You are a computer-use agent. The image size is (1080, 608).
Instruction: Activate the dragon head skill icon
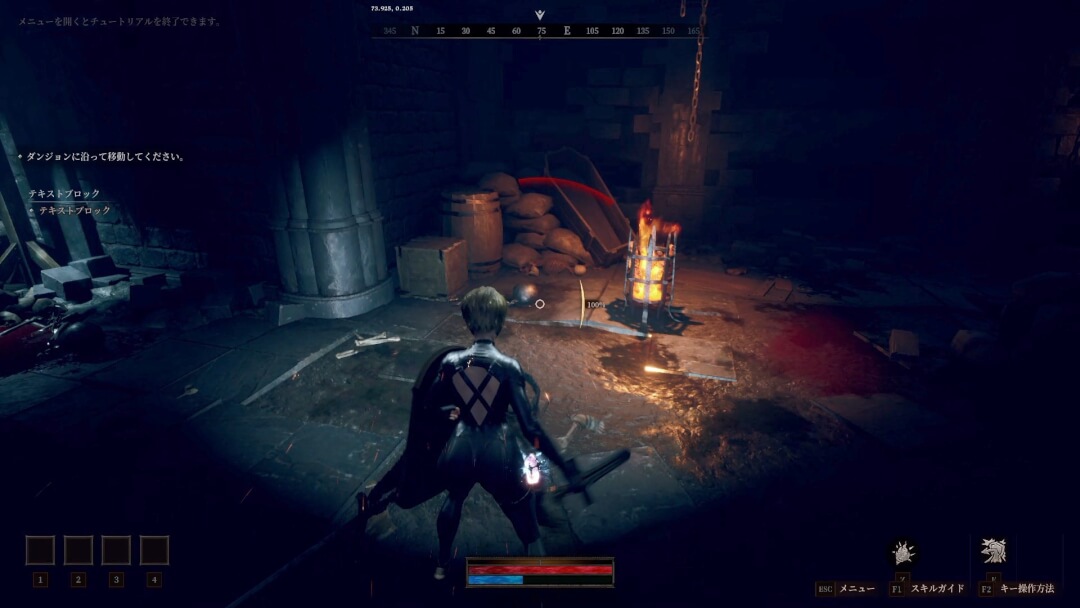coord(993,551)
